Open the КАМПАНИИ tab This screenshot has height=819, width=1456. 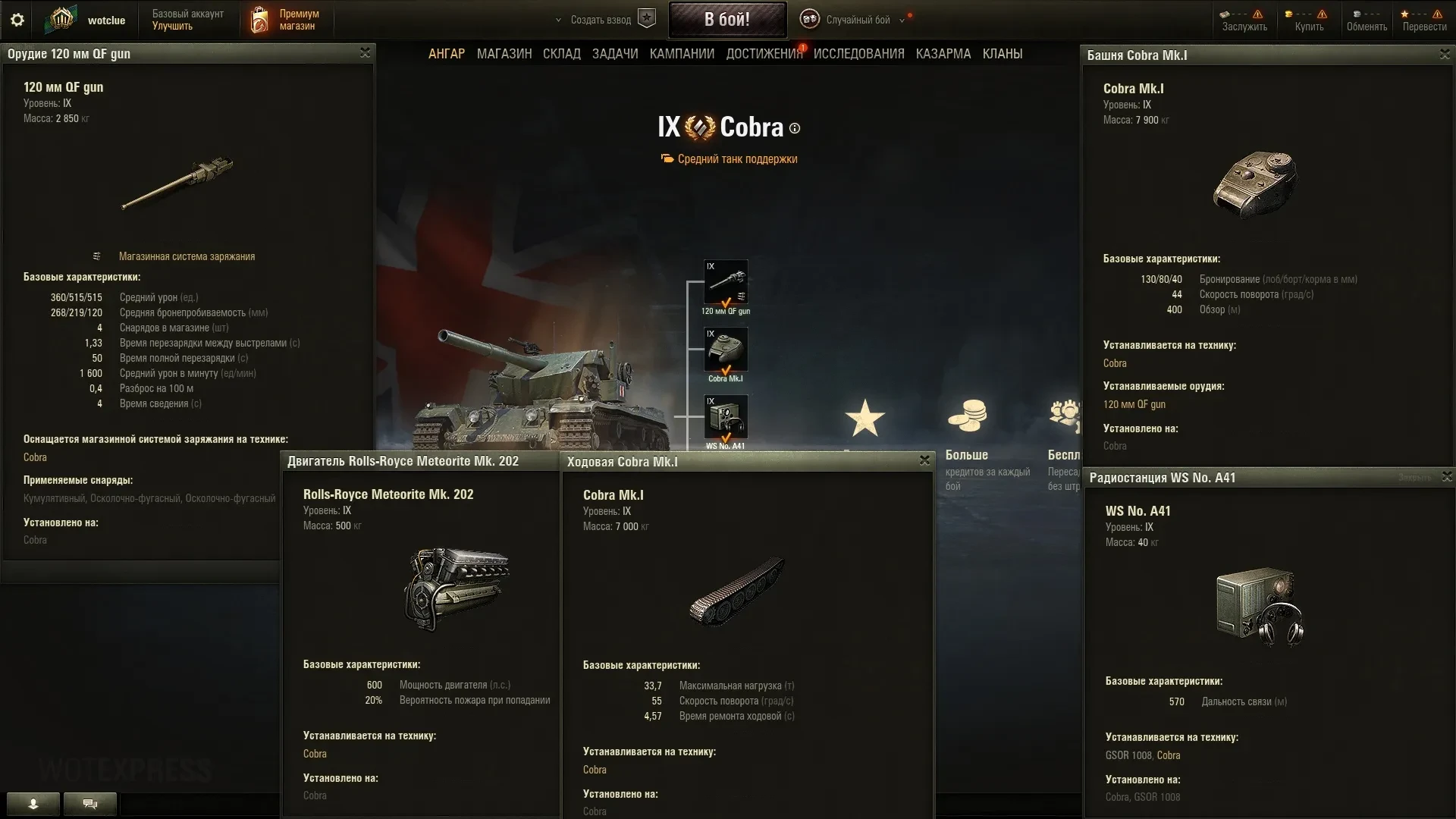[682, 54]
